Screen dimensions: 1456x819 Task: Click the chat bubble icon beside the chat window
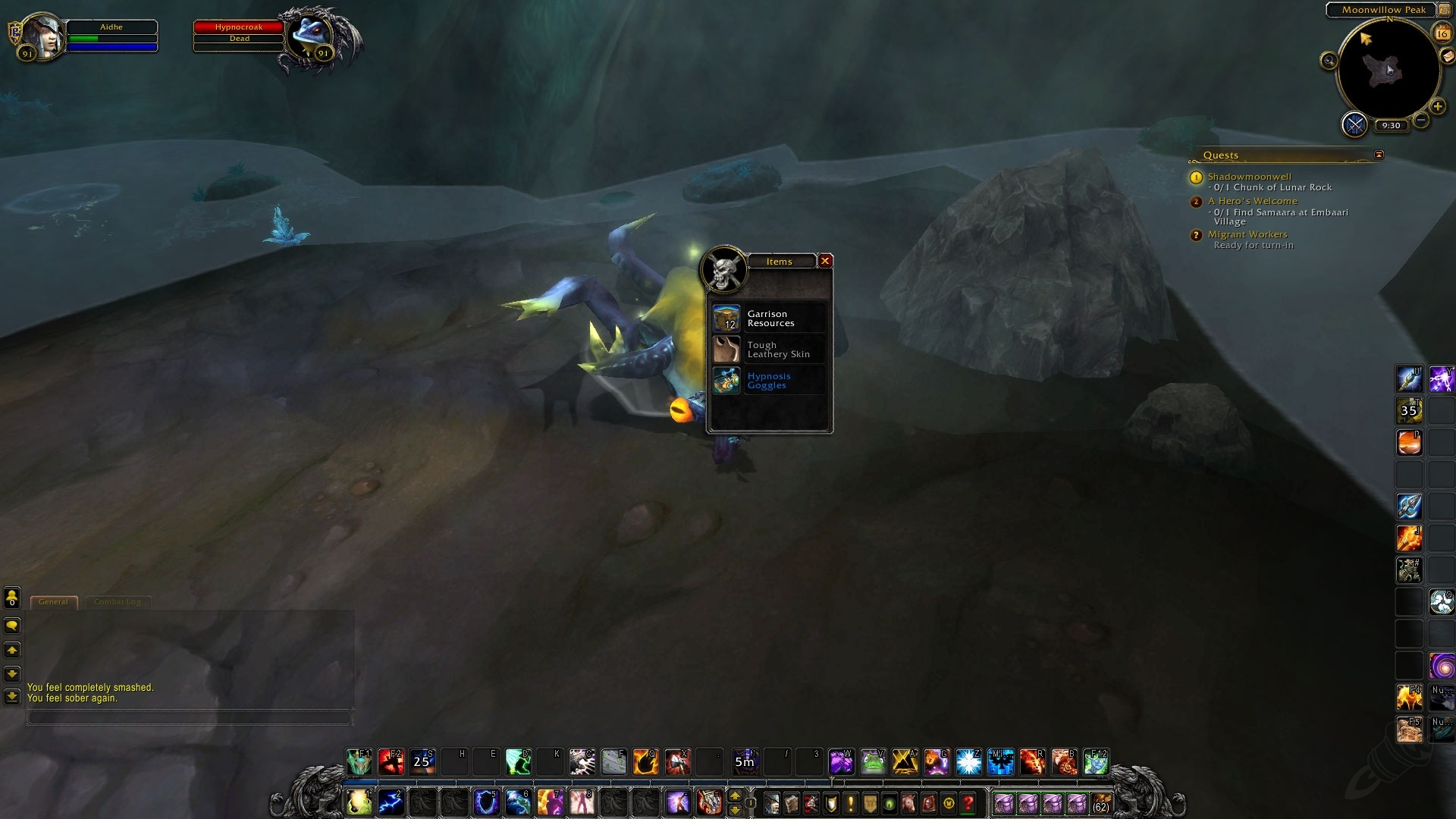point(11,625)
